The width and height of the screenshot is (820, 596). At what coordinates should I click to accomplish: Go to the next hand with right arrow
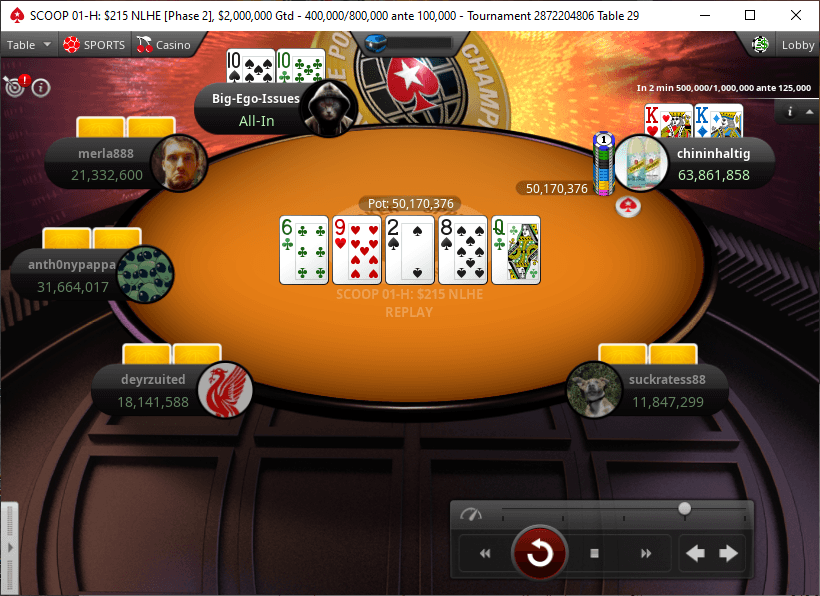729,553
